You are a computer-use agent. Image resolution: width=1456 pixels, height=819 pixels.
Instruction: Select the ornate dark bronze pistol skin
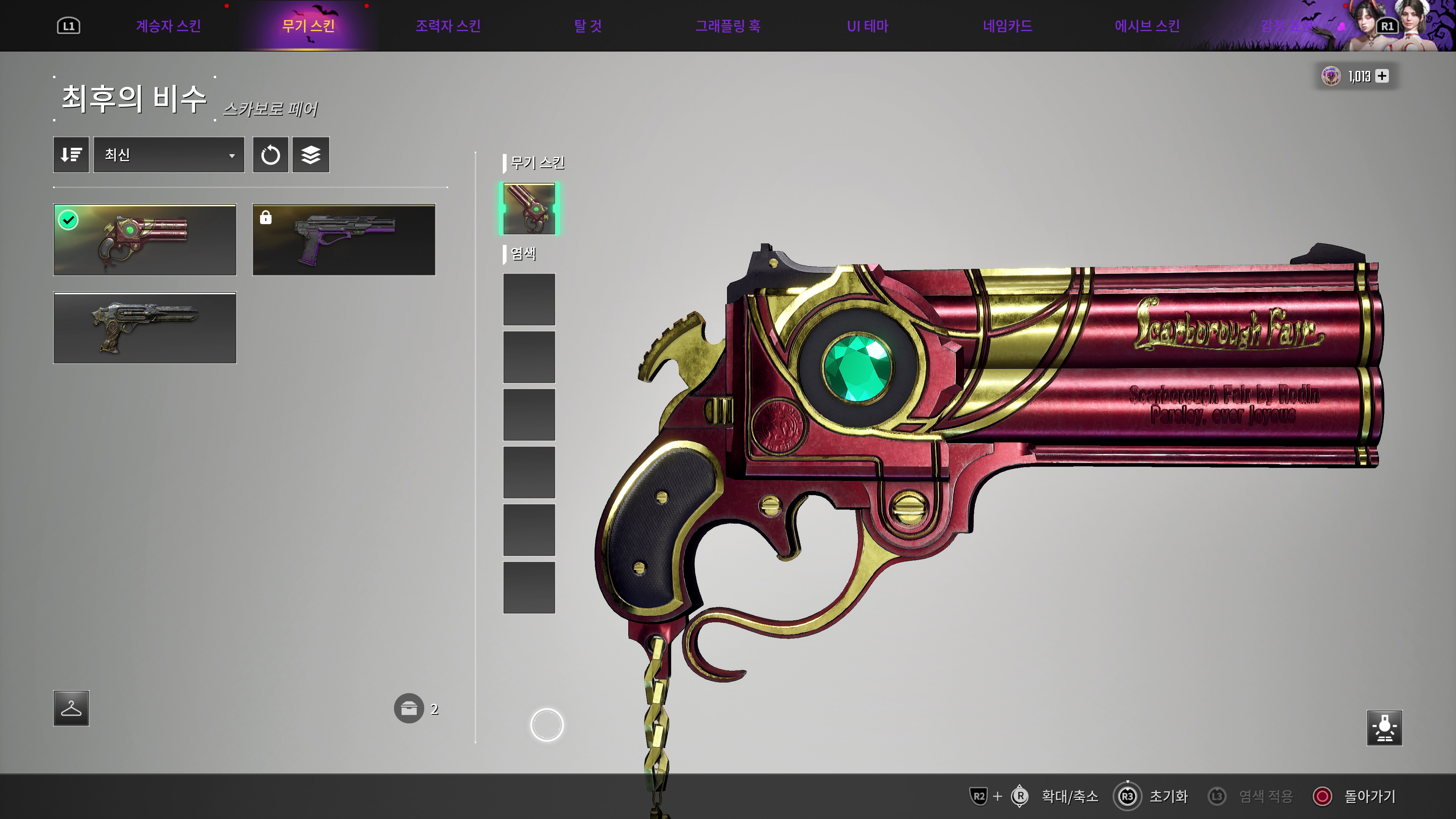tap(145, 328)
